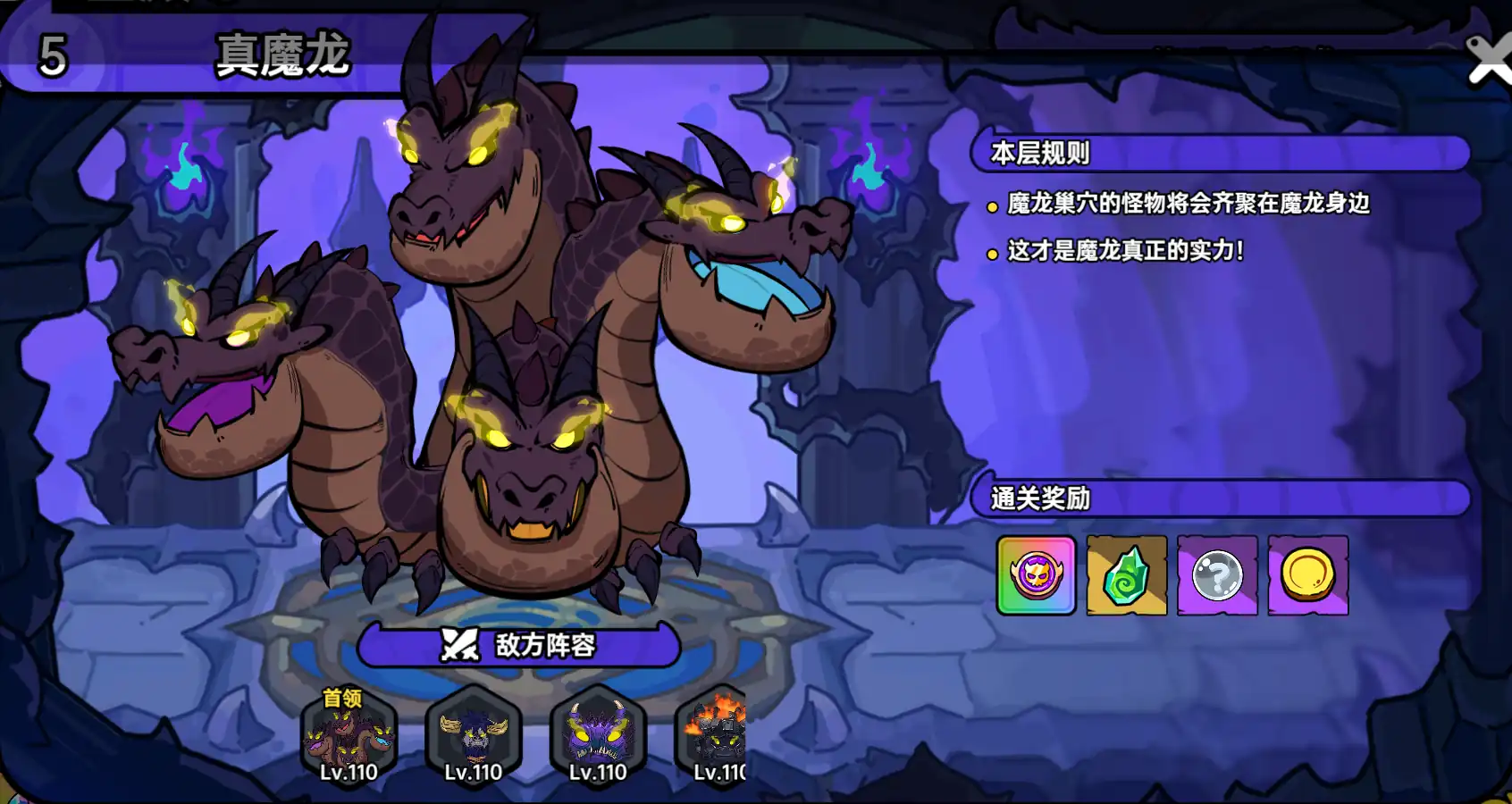
Task: Click the gold coin reward icon
Action: (x=1307, y=576)
